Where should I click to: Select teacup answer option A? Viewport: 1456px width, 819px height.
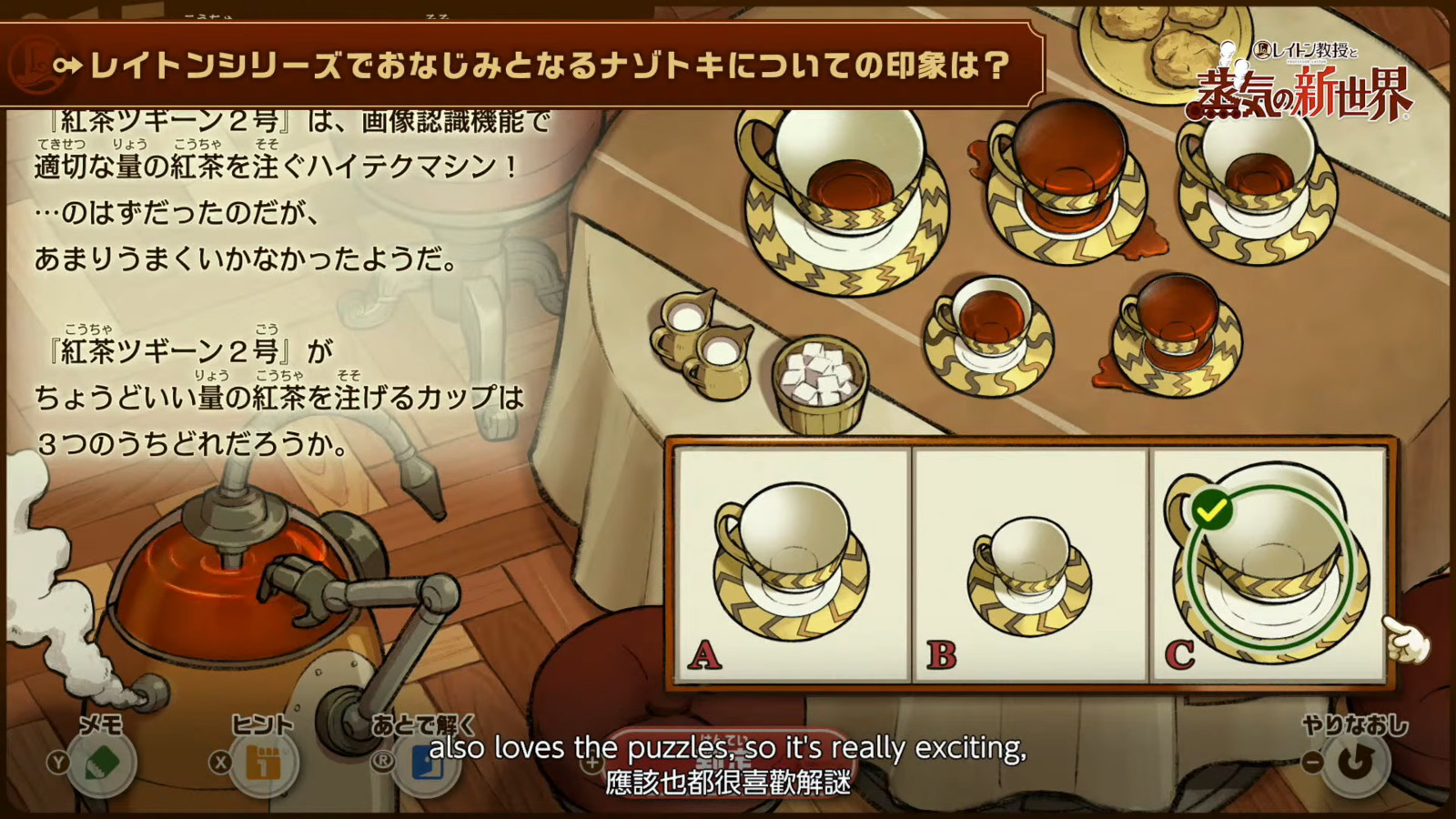pyautogui.click(x=793, y=564)
